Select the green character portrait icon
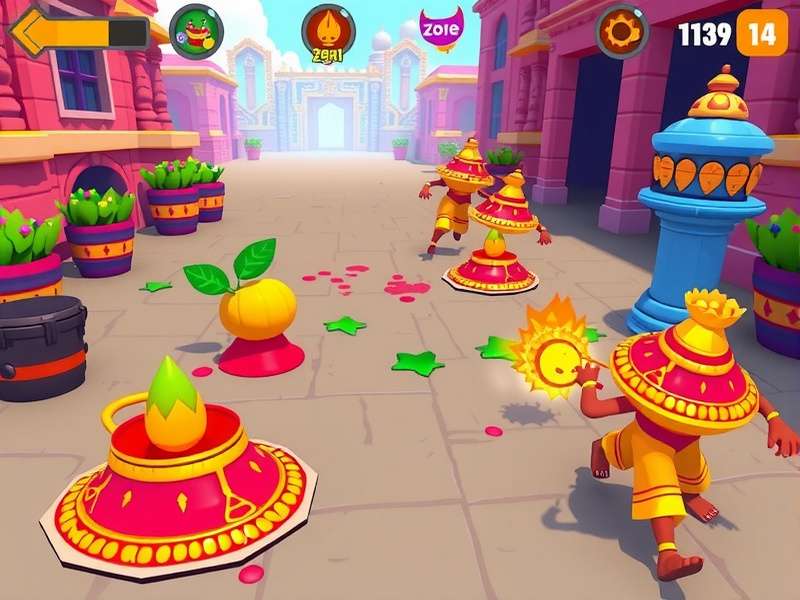Screen dimensions: 800x600 point(196,29)
